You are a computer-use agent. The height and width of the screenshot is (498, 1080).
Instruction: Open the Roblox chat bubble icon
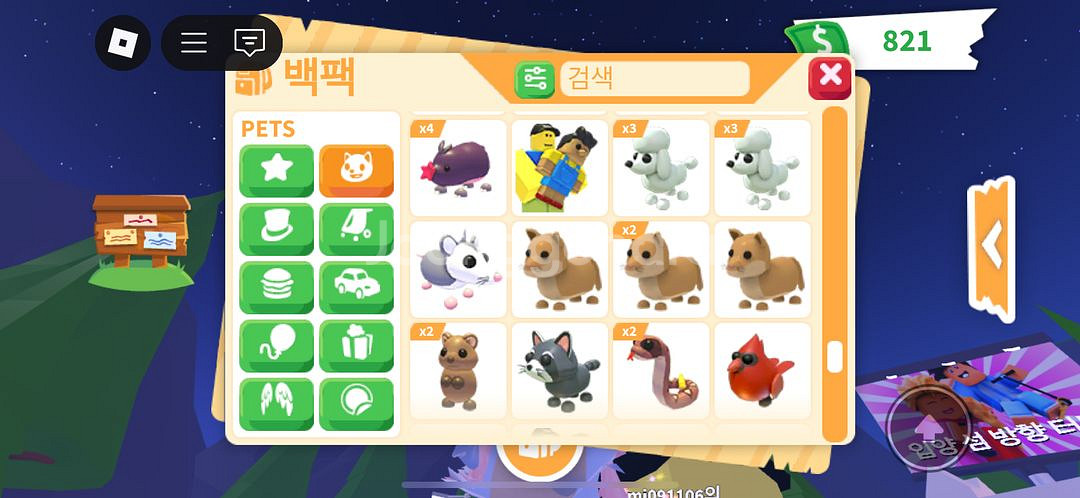[x=249, y=43]
